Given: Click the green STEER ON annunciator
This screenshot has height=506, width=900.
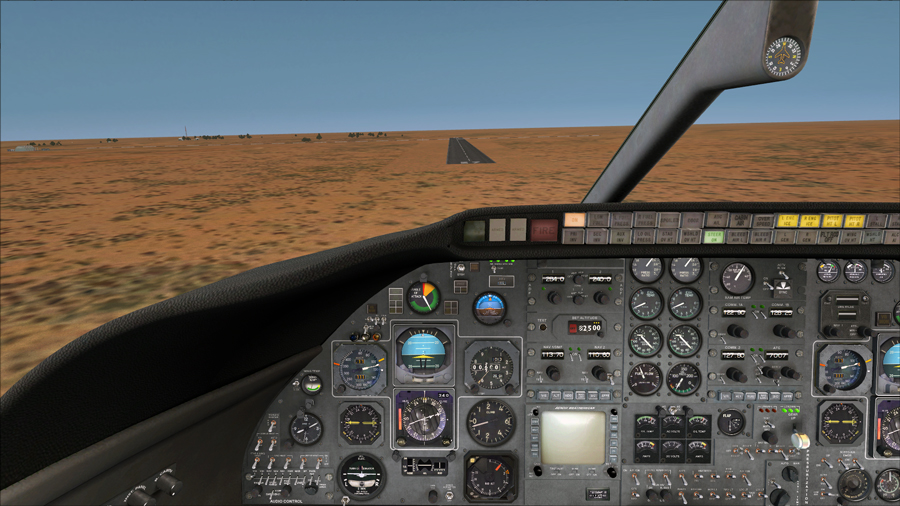Looking at the screenshot, I should 713,237.
